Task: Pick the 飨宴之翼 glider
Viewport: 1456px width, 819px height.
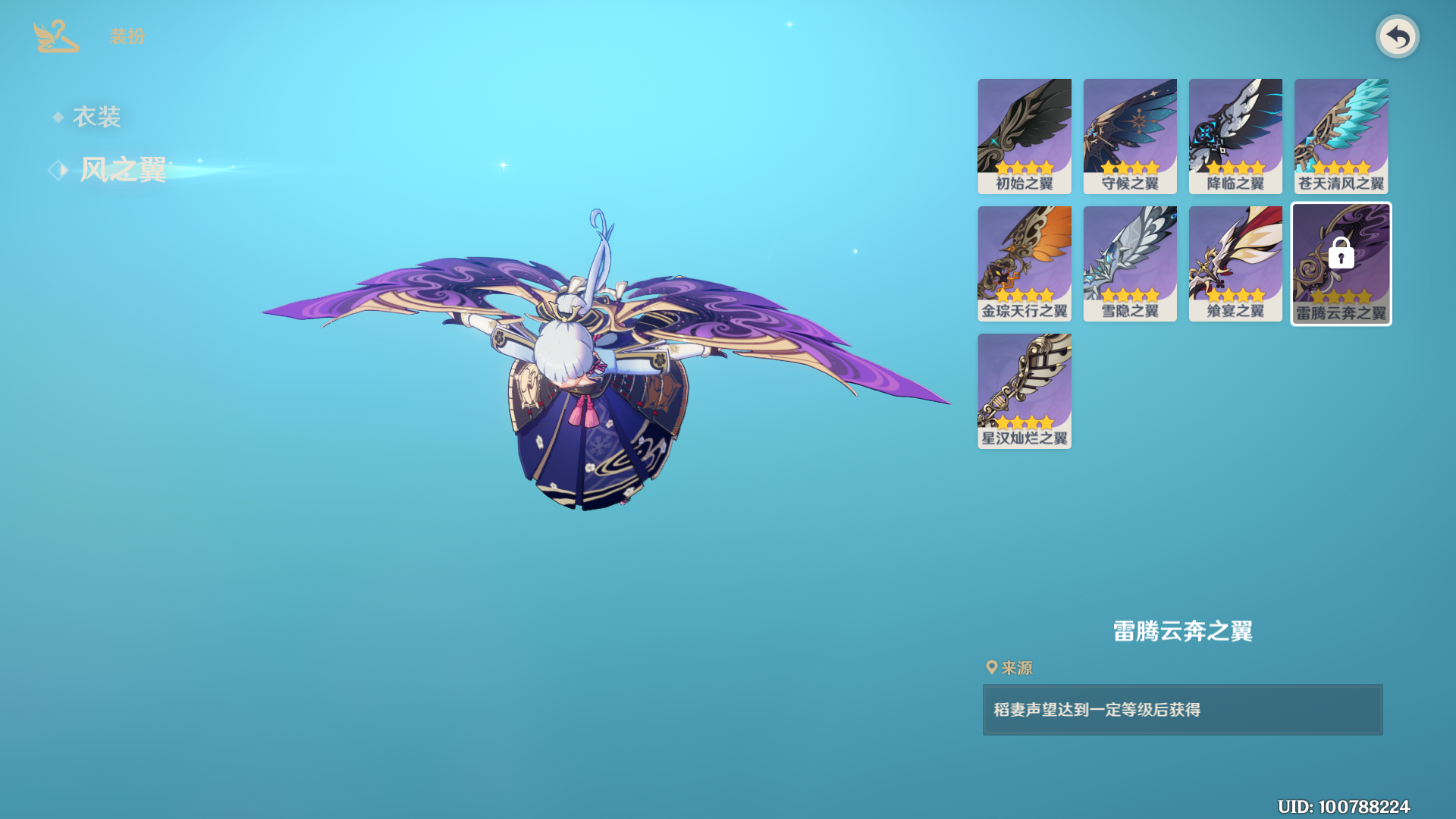Action: 1235,263
